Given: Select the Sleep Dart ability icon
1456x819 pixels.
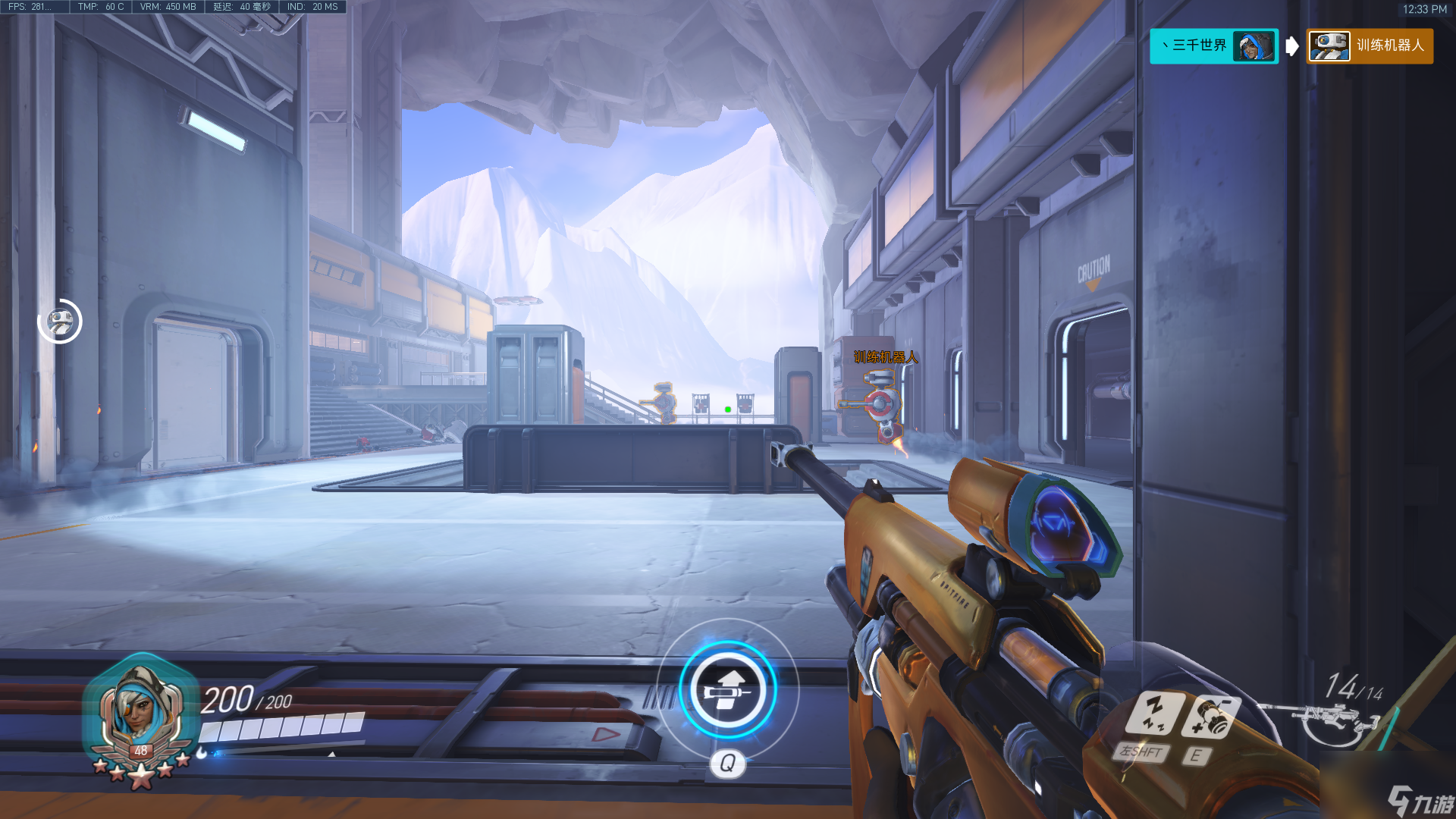Looking at the screenshot, I should pos(1154,712).
